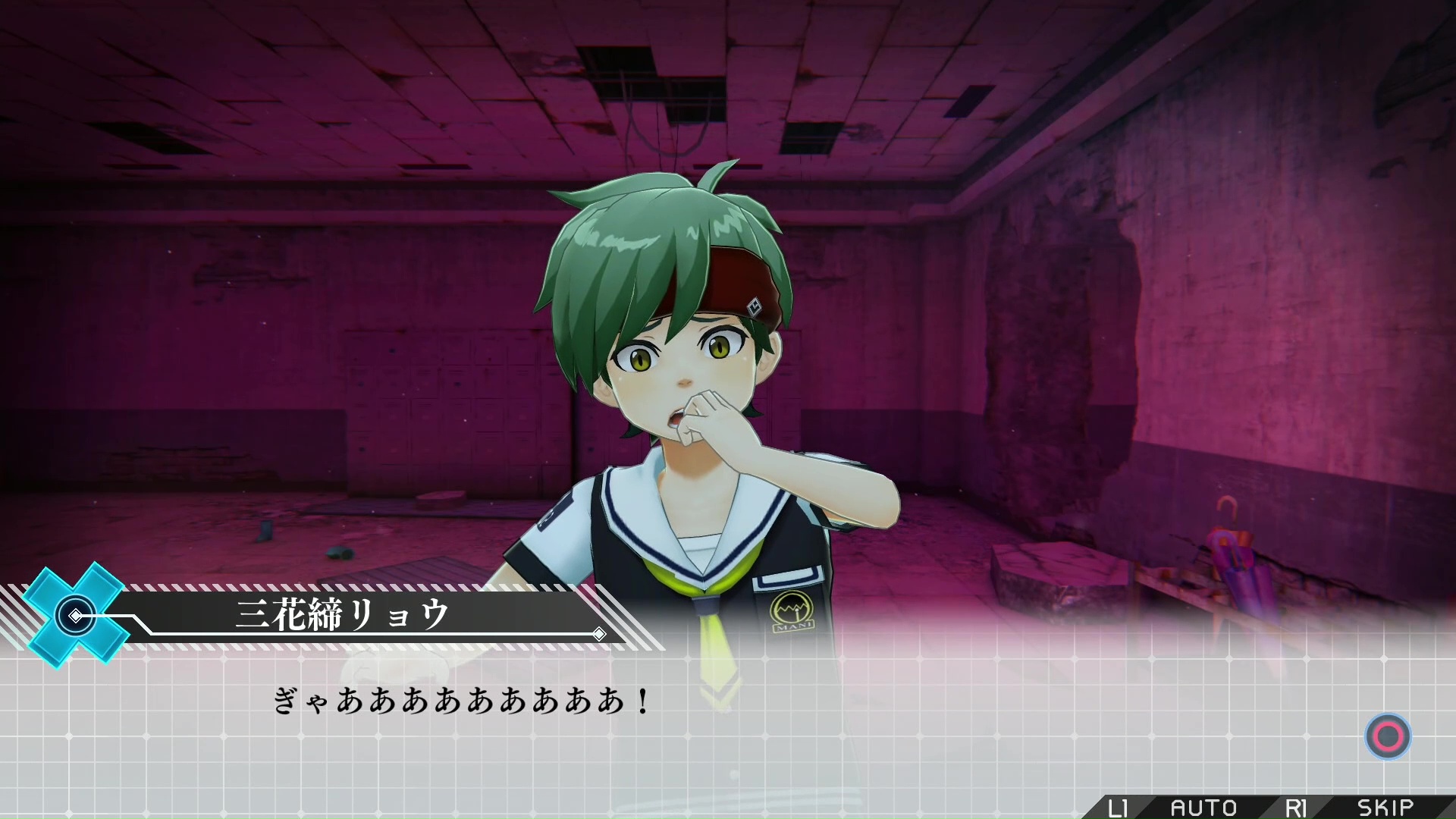The image size is (1456, 819).
Task: Advance the dialogue text box
Action: point(1388,736)
